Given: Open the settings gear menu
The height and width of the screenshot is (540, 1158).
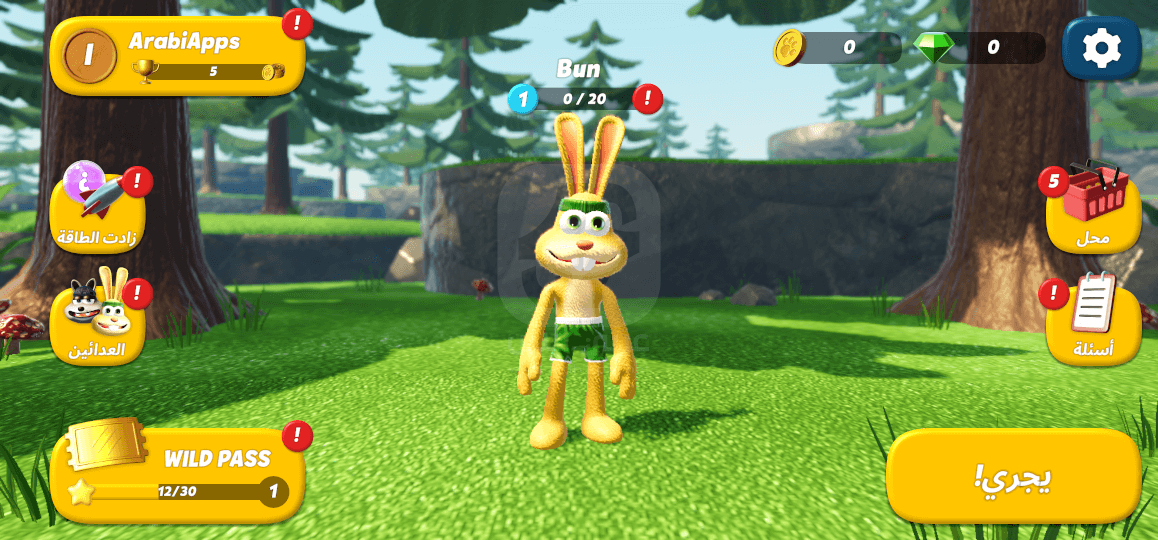Looking at the screenshot, I should click(x=1101, y=48).
